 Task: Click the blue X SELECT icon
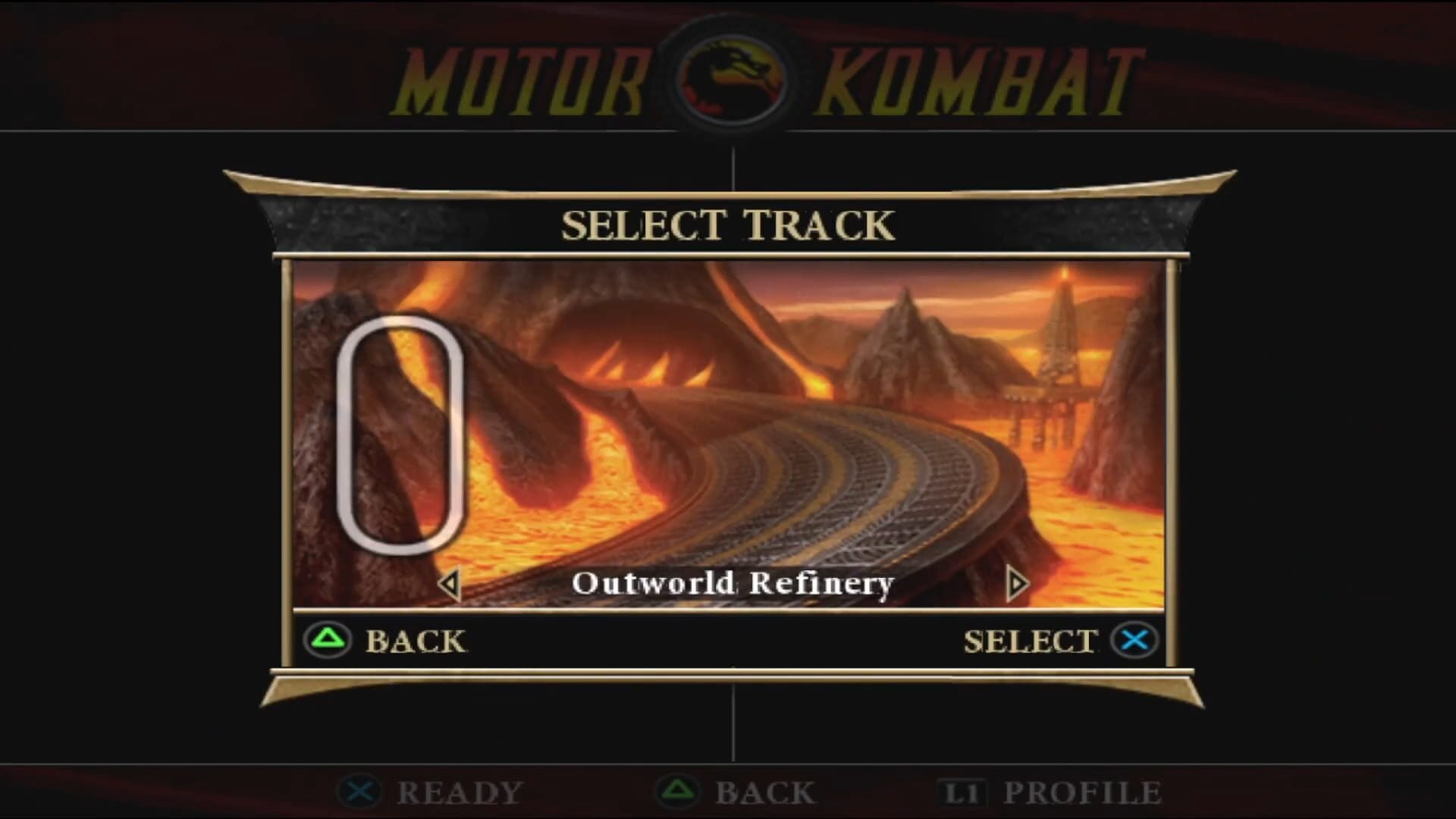point(1133,639)
